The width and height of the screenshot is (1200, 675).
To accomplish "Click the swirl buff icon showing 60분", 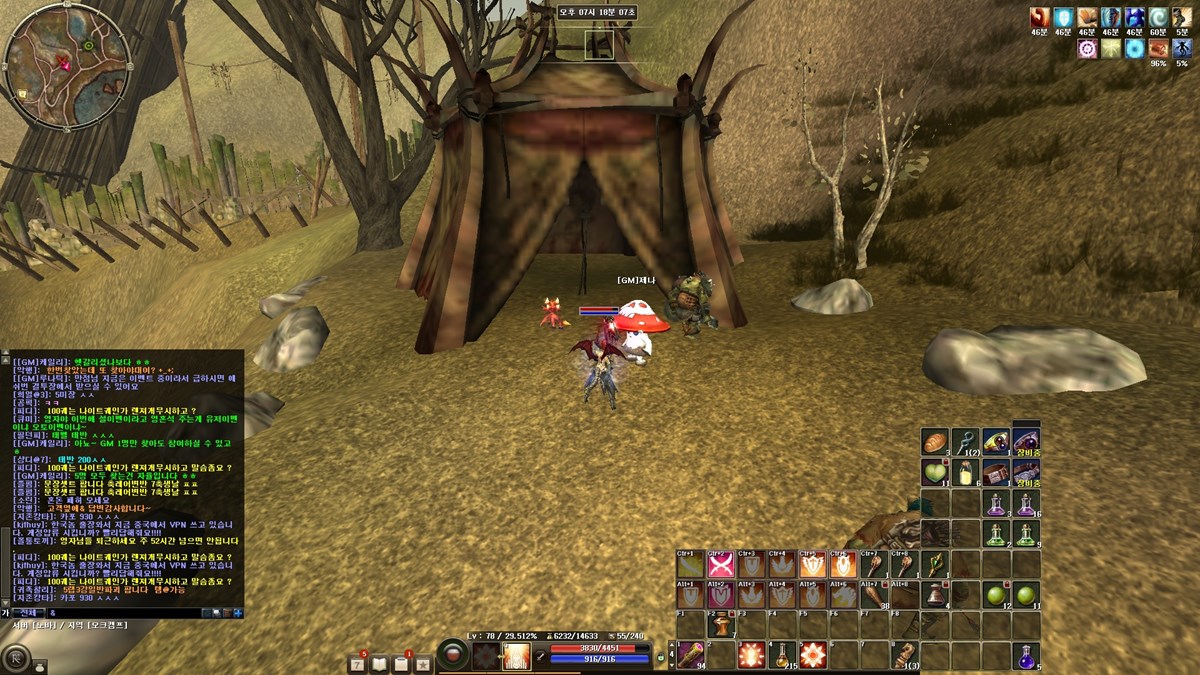I will (1158, 17).
